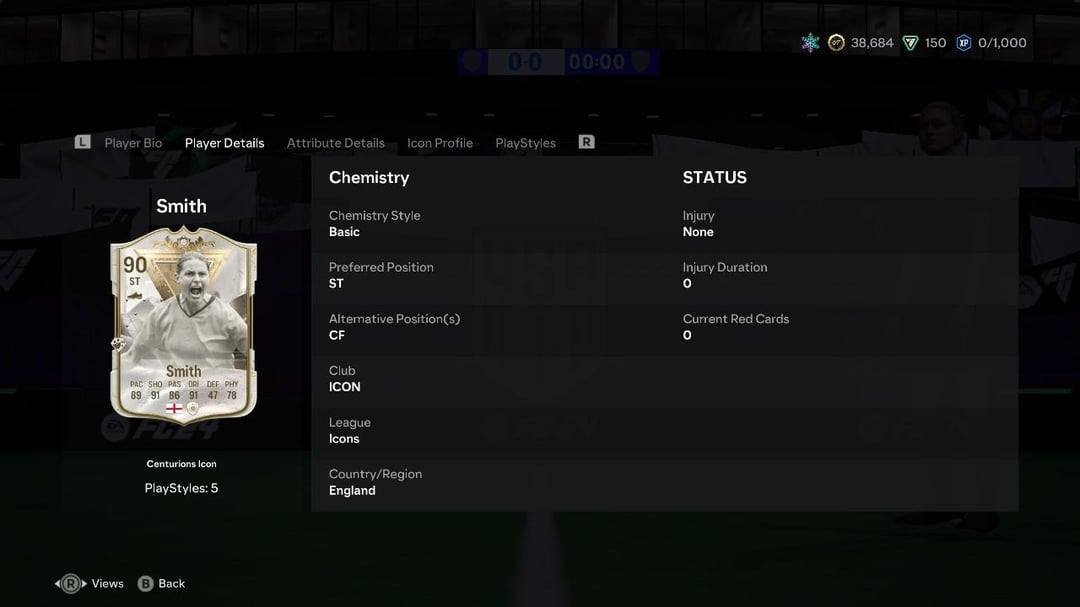Switch to the Player Bio tab
1080x607 pixels.
coord(133,143)
